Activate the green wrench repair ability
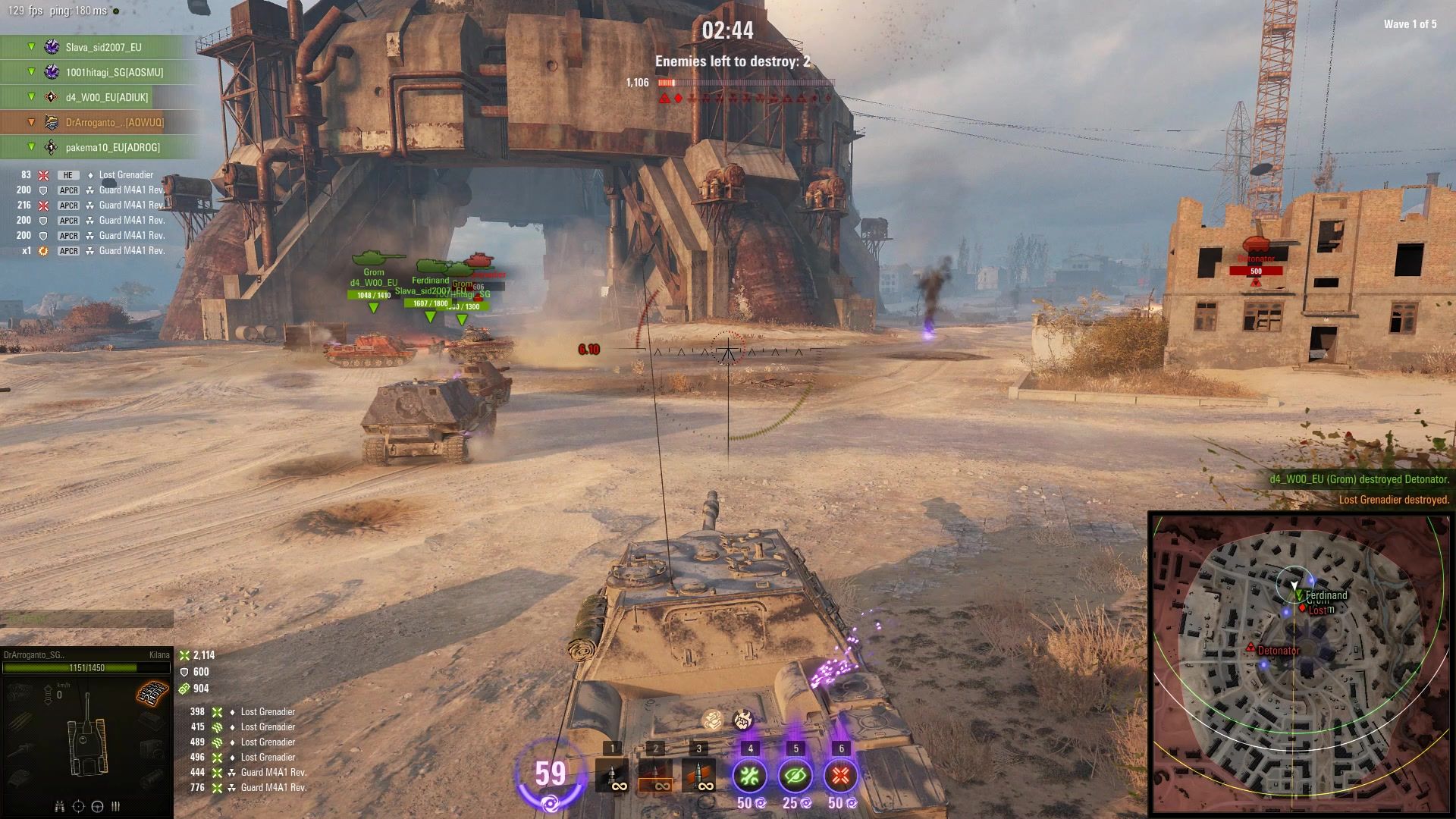1456x819 pixels. (749, 776)
